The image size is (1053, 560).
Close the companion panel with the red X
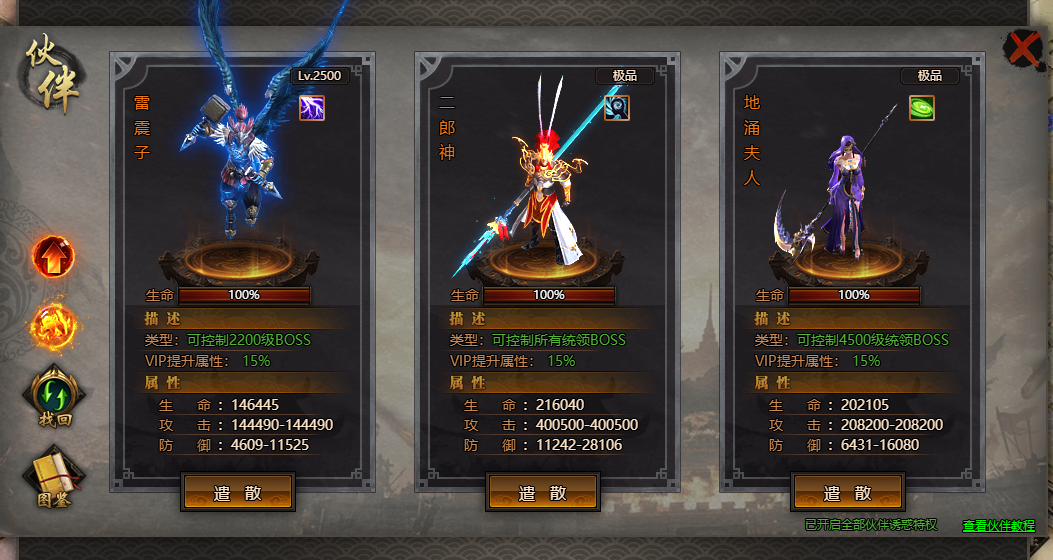click(x=1022, y=47)
